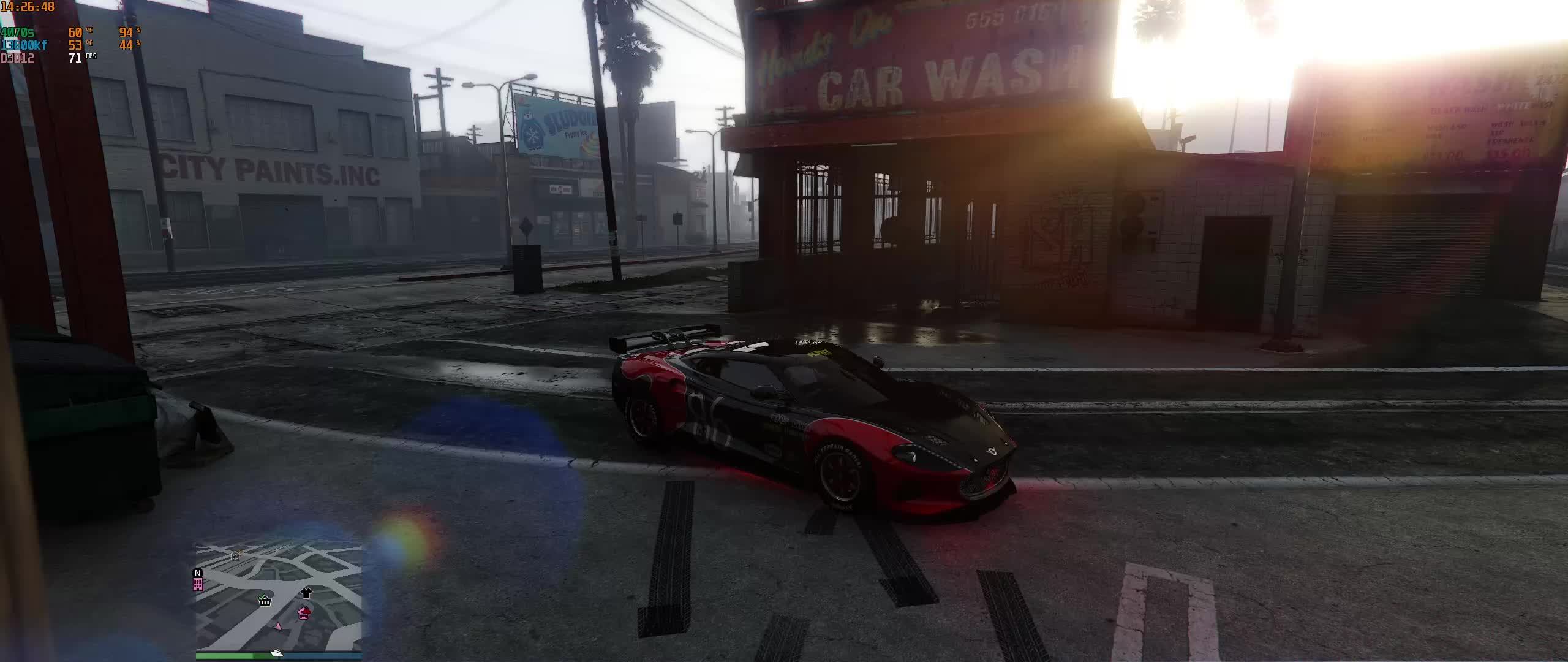Click the D3D12 API label in the overlay

[x=17, y=58]
